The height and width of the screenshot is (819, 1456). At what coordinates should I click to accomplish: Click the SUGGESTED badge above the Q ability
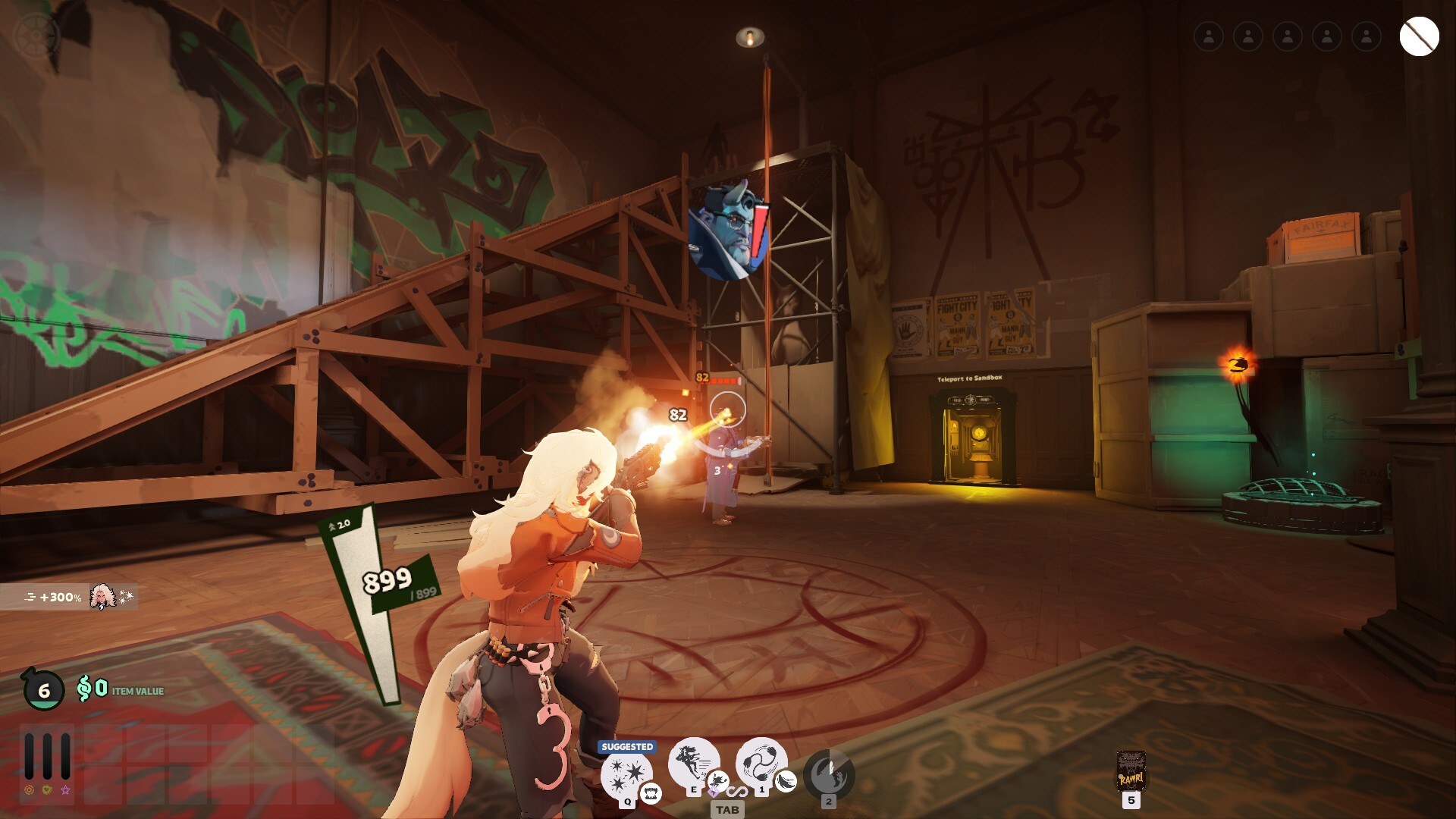[627, 745]
